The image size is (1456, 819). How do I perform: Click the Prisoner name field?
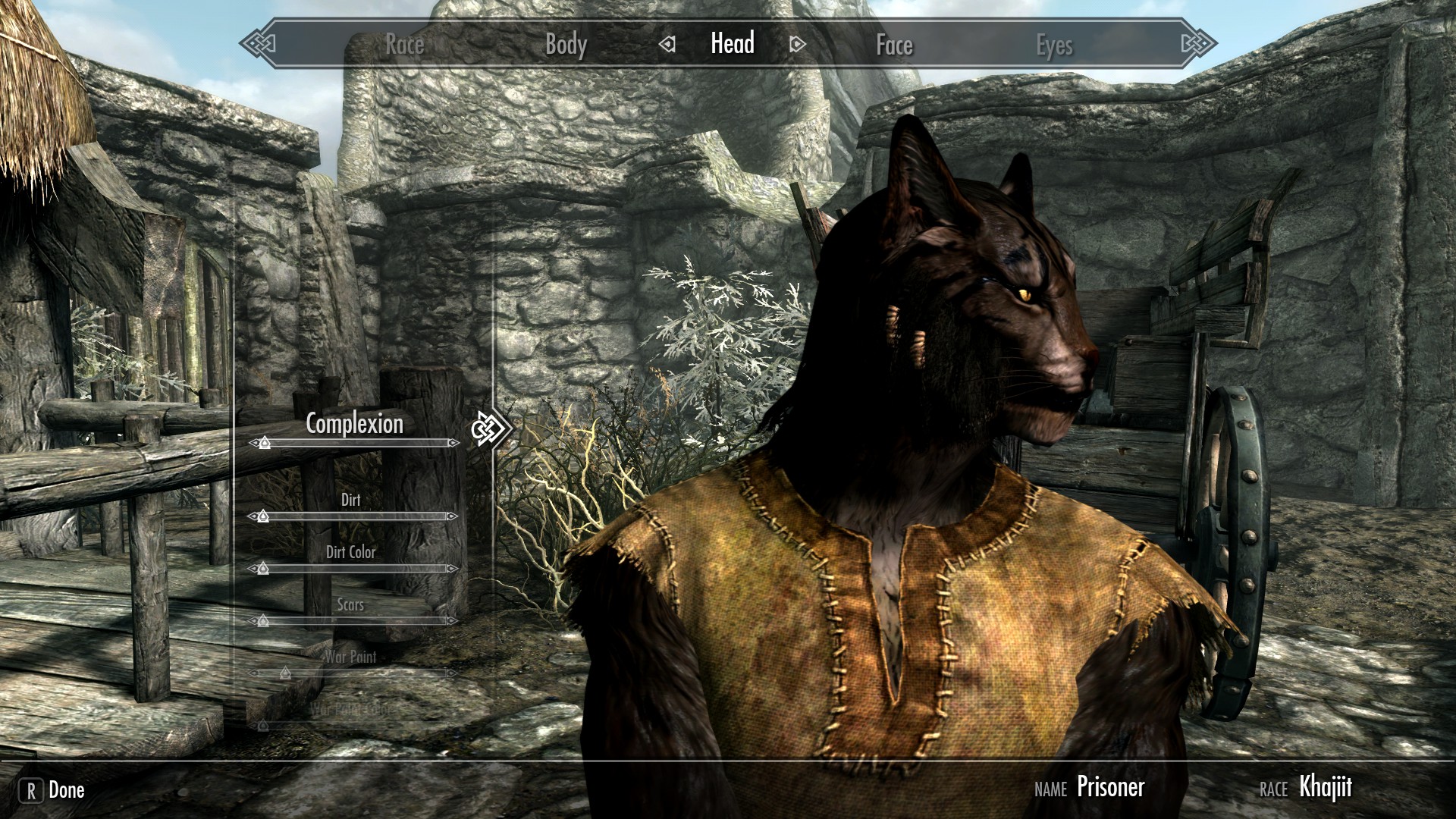point(1110,789)
